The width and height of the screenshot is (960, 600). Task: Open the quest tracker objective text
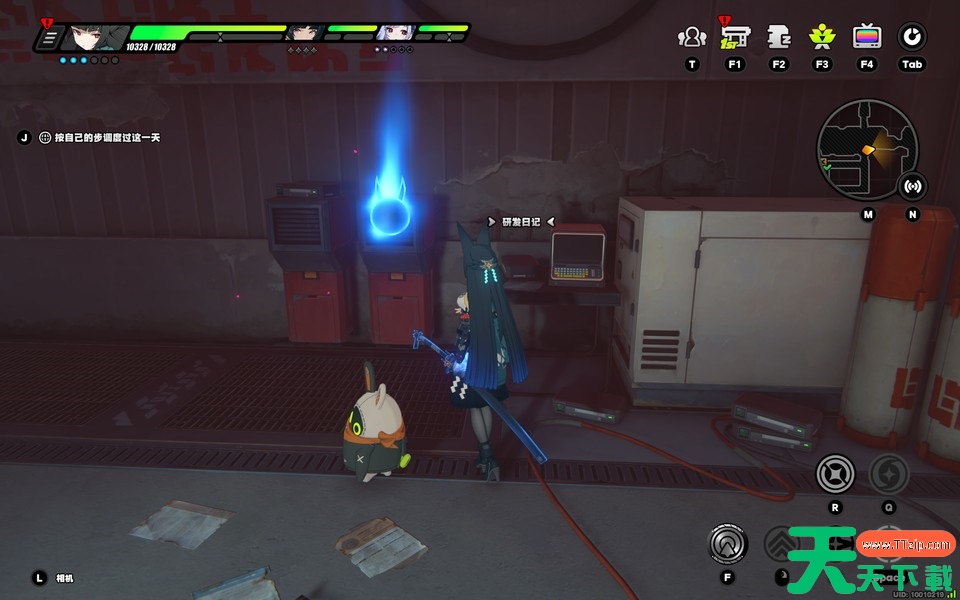coord(98,137)
